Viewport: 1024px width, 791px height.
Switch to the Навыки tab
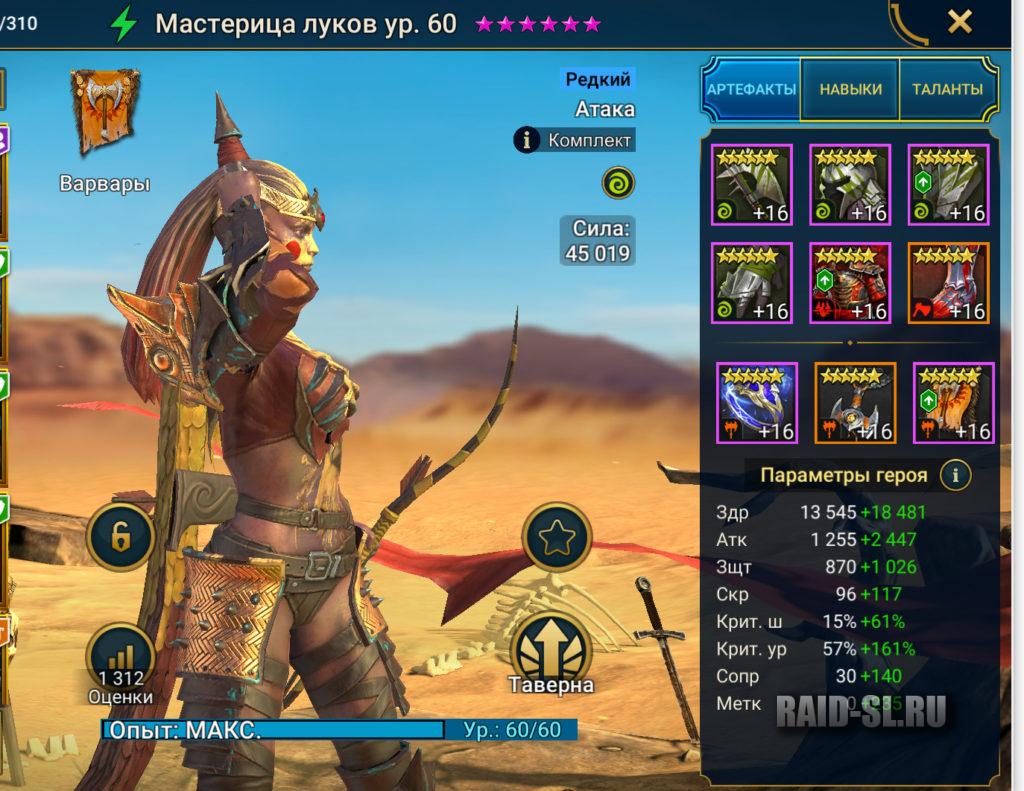click(x=851, y=89)
